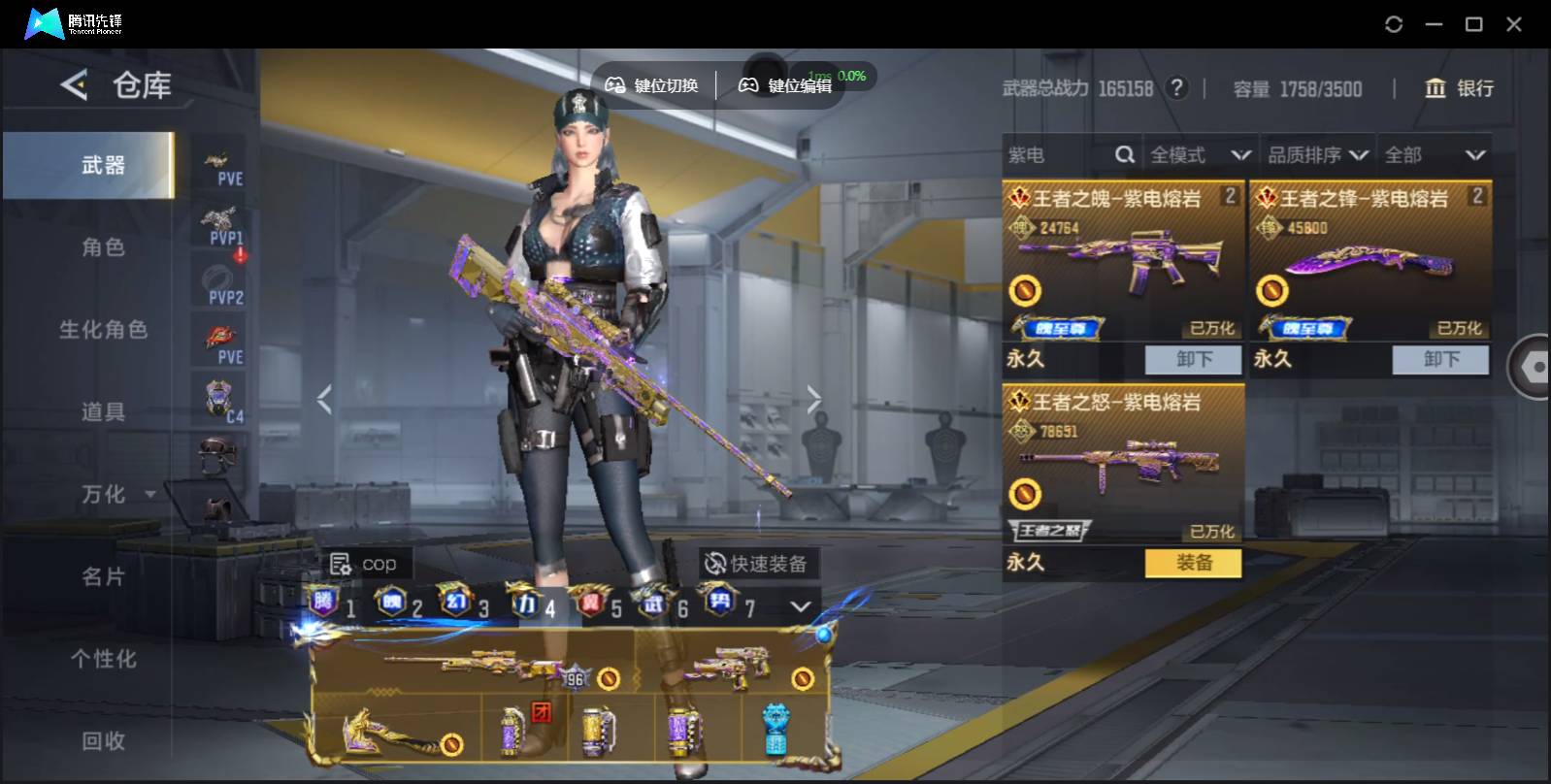This screenshot has width=1551, height=784.
Task: Close the 腾讯先锋 window
Action: click(1513, 24)
